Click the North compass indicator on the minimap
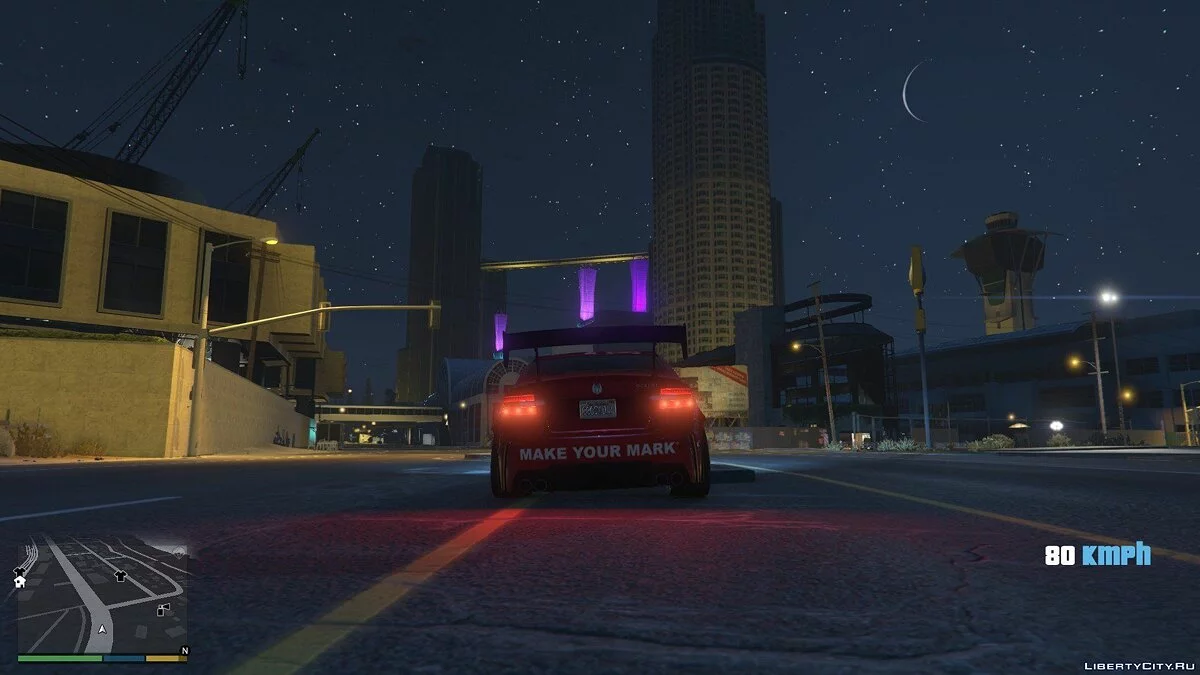 pyautogui.click(x=183, y=651)
